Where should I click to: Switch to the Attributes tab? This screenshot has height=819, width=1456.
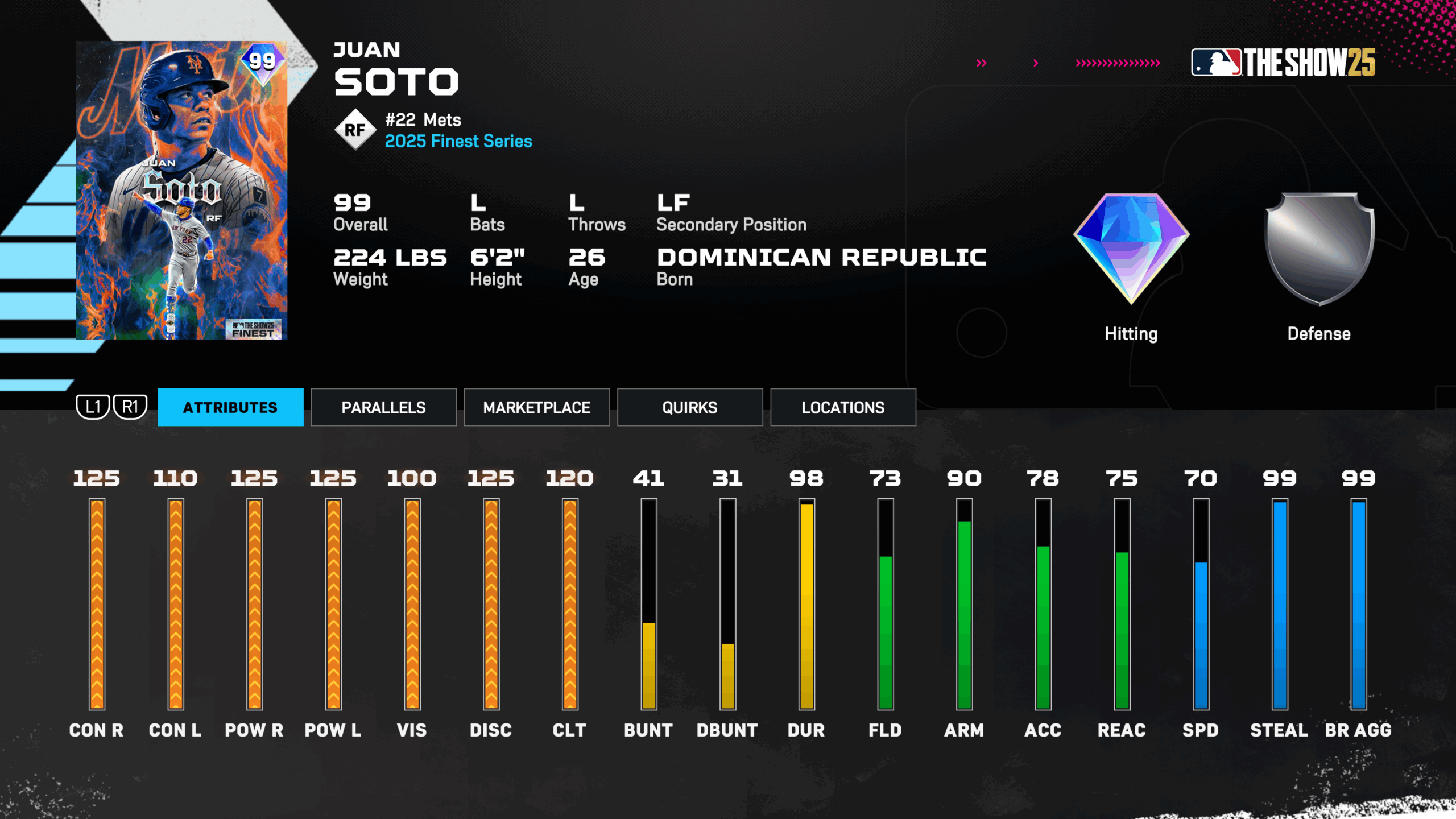(230, 407)
